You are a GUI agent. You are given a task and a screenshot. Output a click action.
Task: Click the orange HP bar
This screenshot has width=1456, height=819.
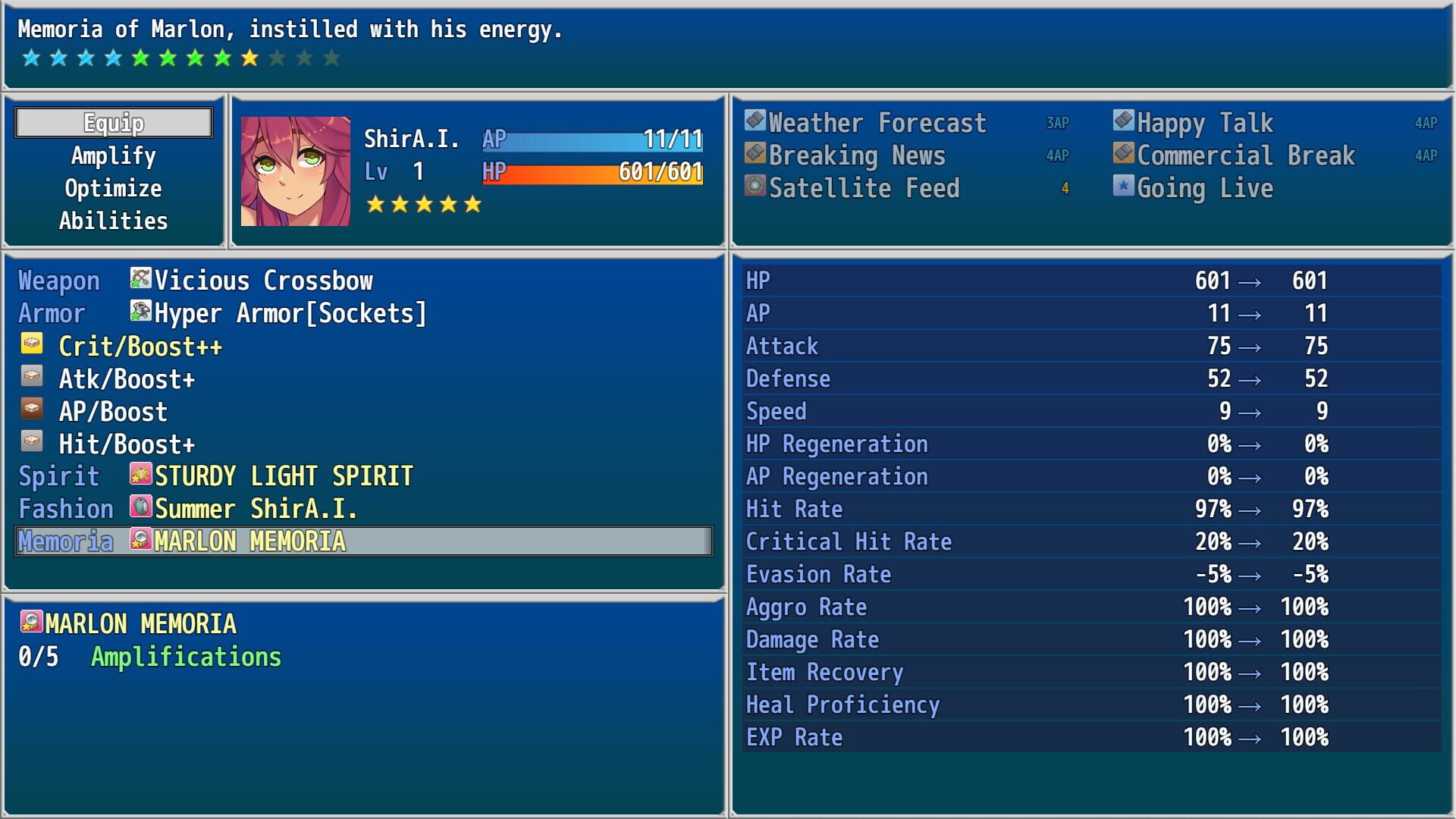pyautogui.click(x=591, y=173)
